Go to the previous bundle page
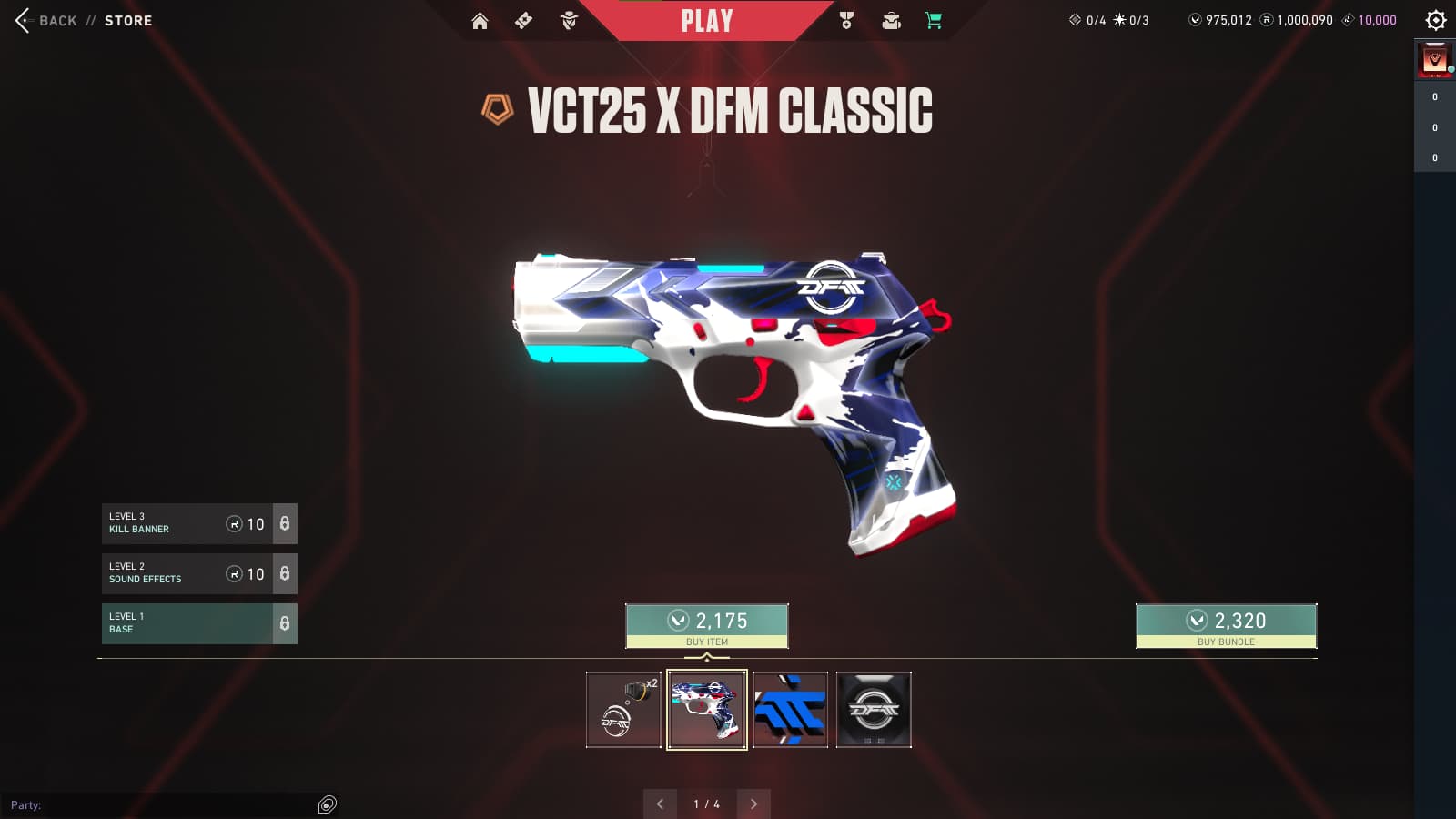The height and width of the screenshot is (819, 1456). click(660, 804)
